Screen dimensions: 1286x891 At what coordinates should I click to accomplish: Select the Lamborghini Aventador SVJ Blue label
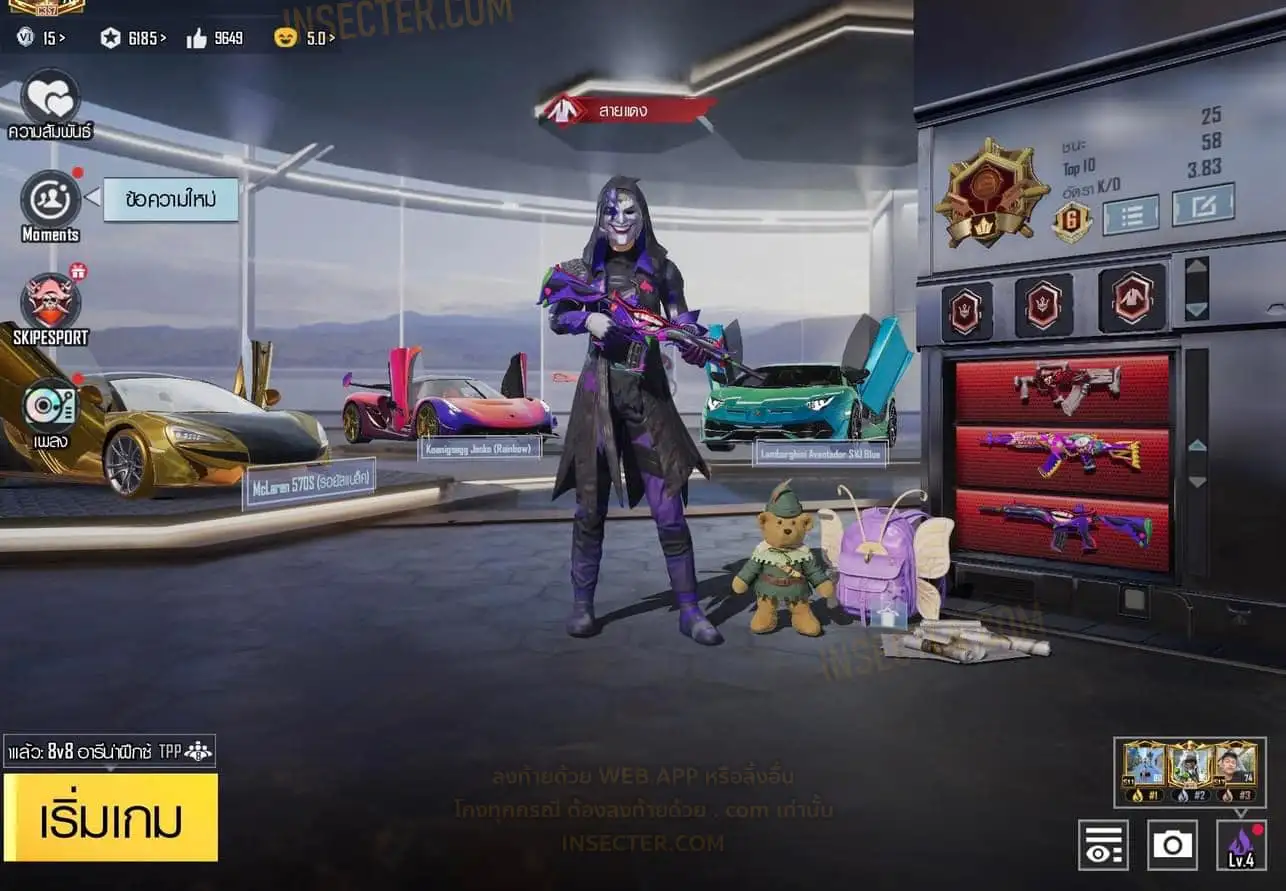point(820,453)
